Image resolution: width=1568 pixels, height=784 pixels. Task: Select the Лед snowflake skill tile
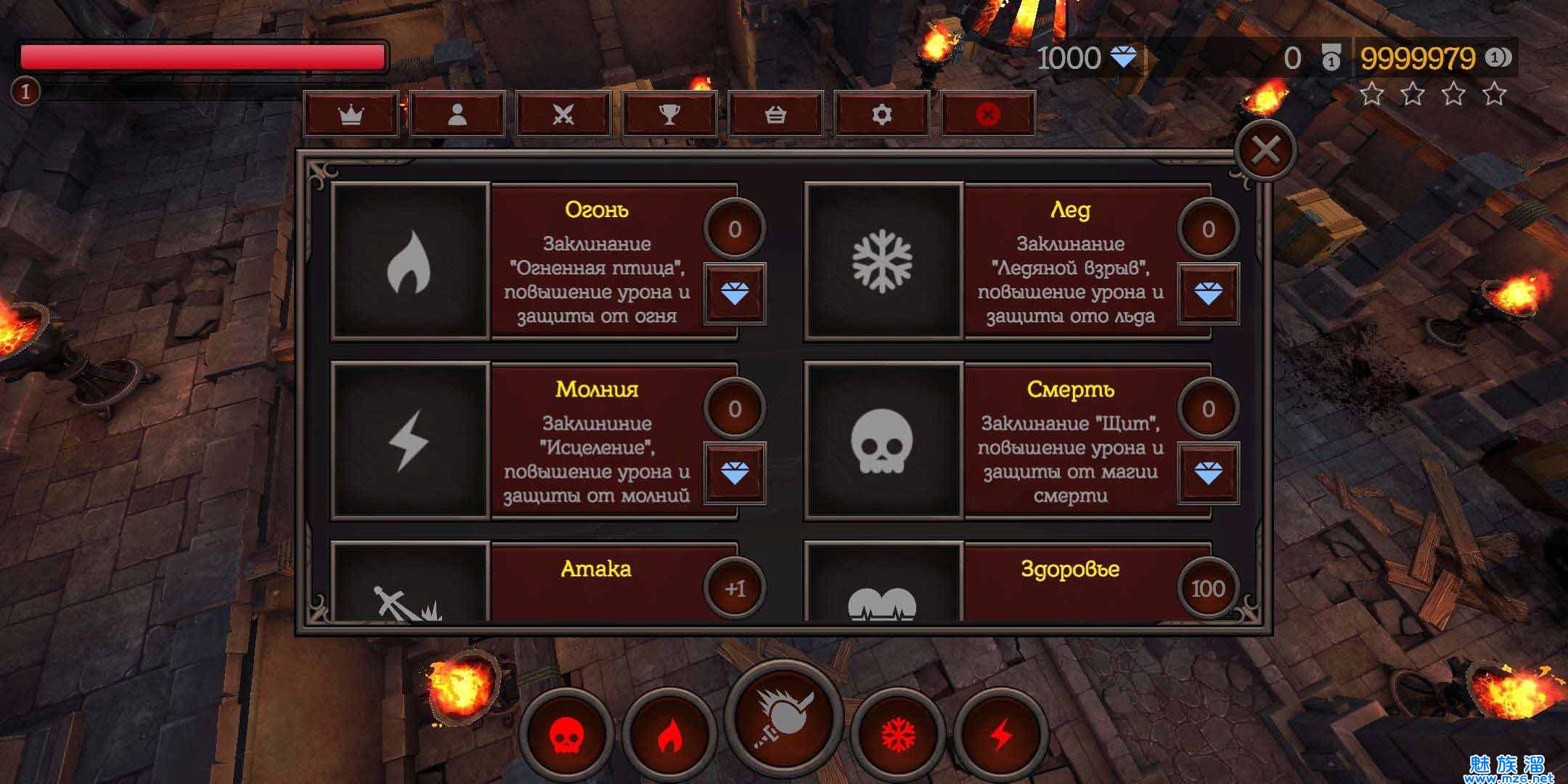point(883,262)
